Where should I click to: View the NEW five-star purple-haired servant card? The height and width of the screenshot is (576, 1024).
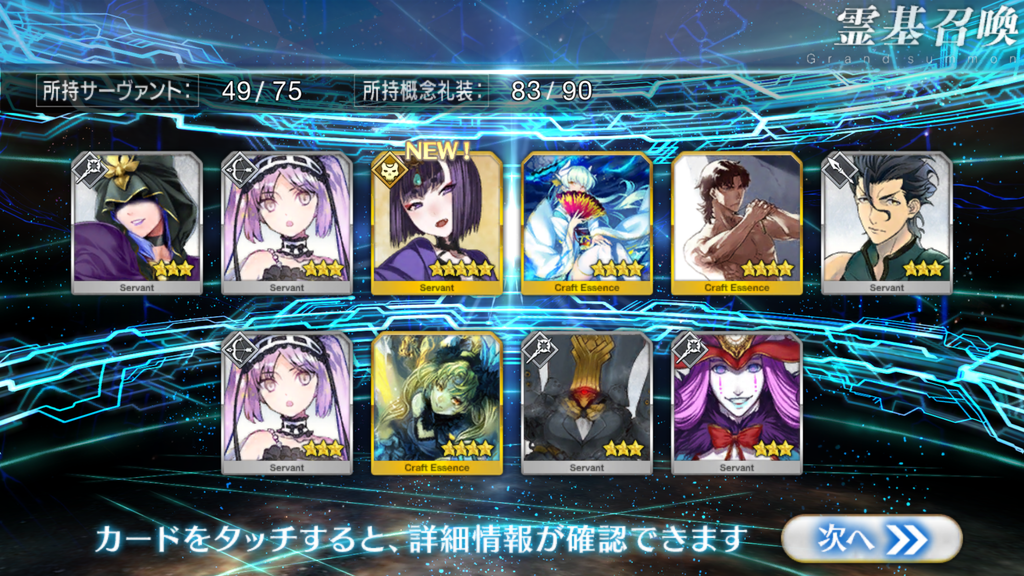pos(437,224)
